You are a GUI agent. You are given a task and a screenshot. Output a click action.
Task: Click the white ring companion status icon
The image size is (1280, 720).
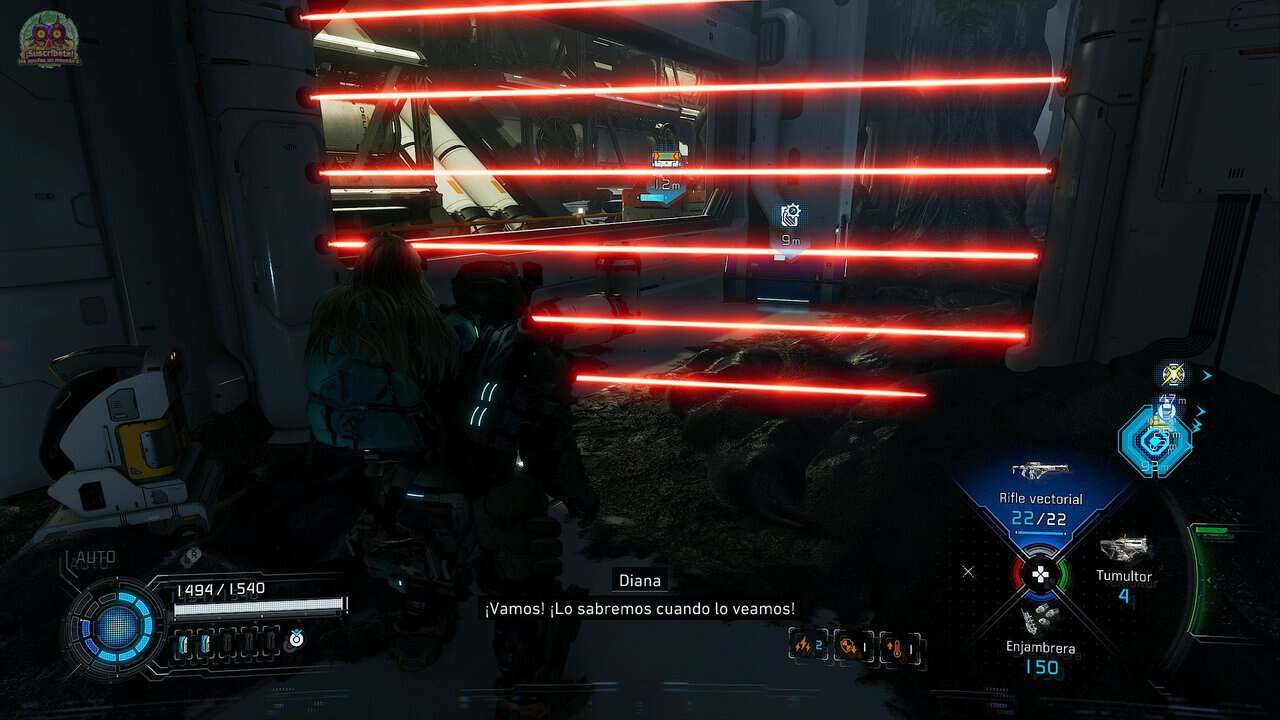(x=296, y=638)
